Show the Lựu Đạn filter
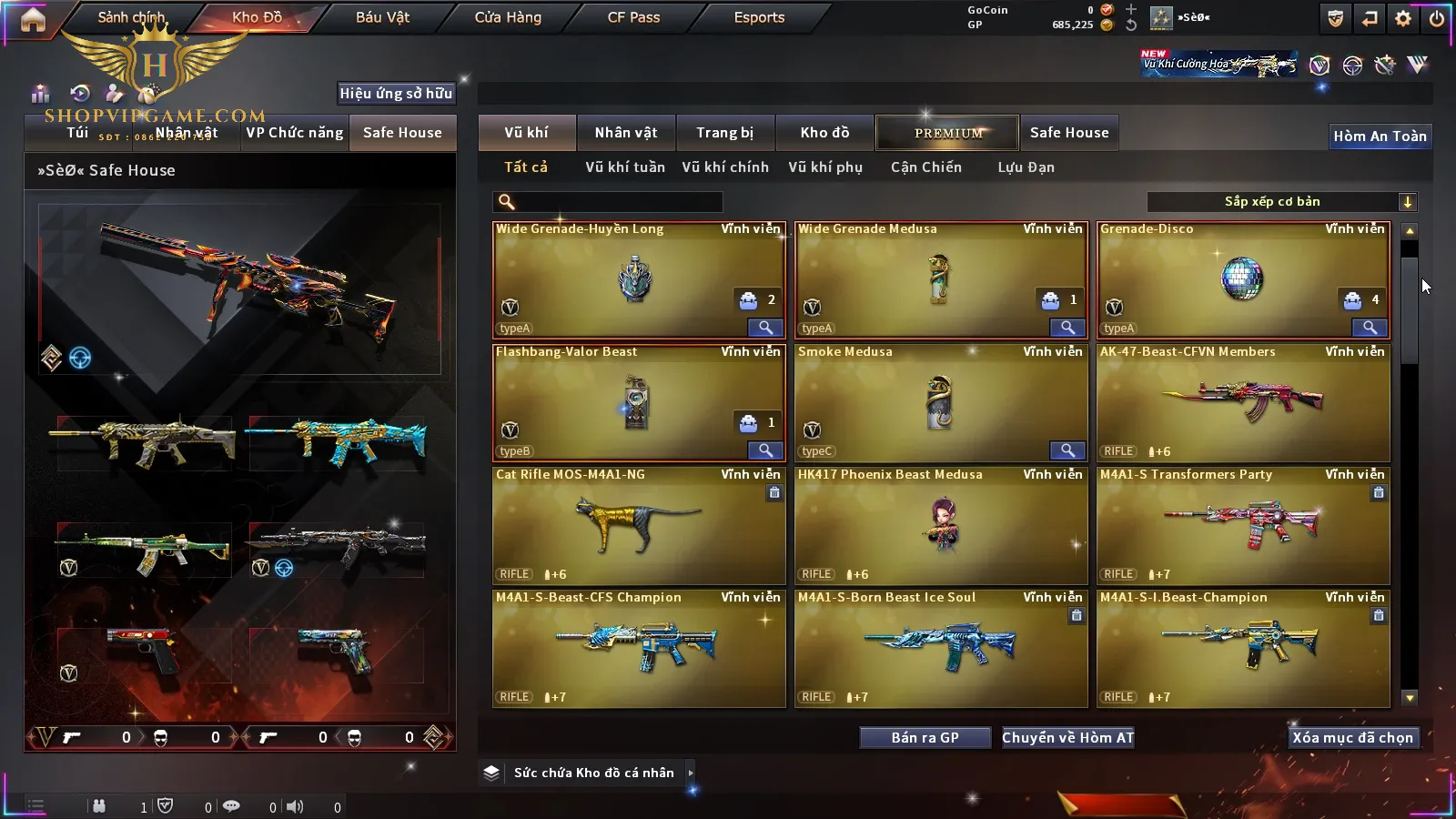 coord(1026,167)
